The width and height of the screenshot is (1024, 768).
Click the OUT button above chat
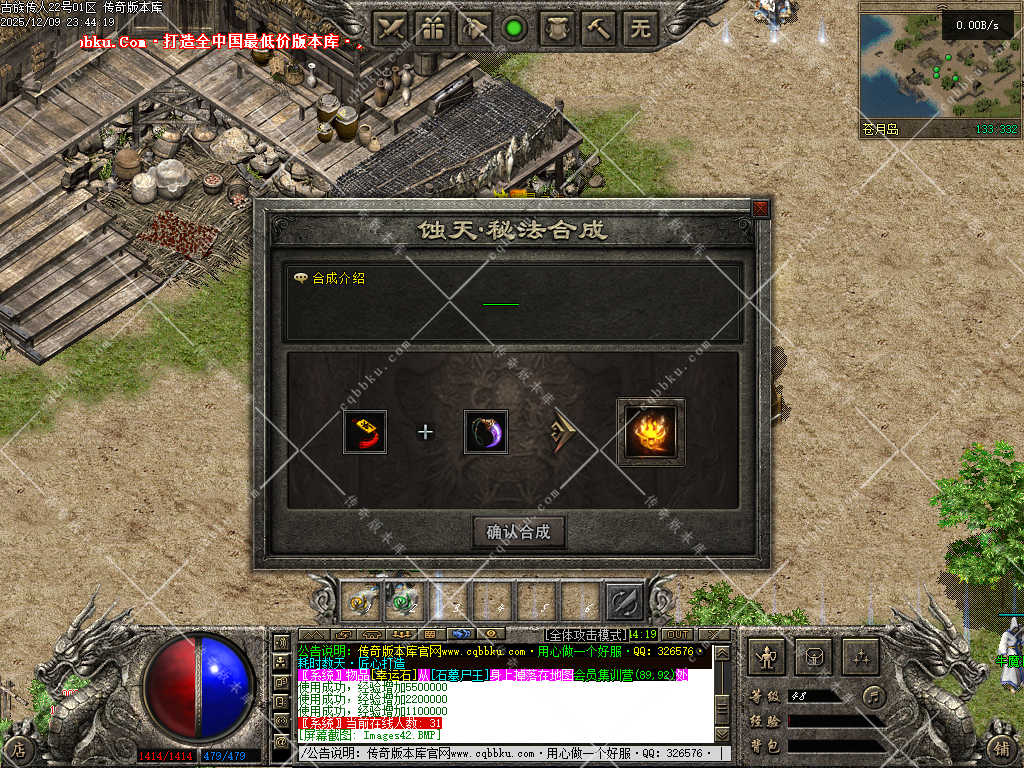[677, 634]
